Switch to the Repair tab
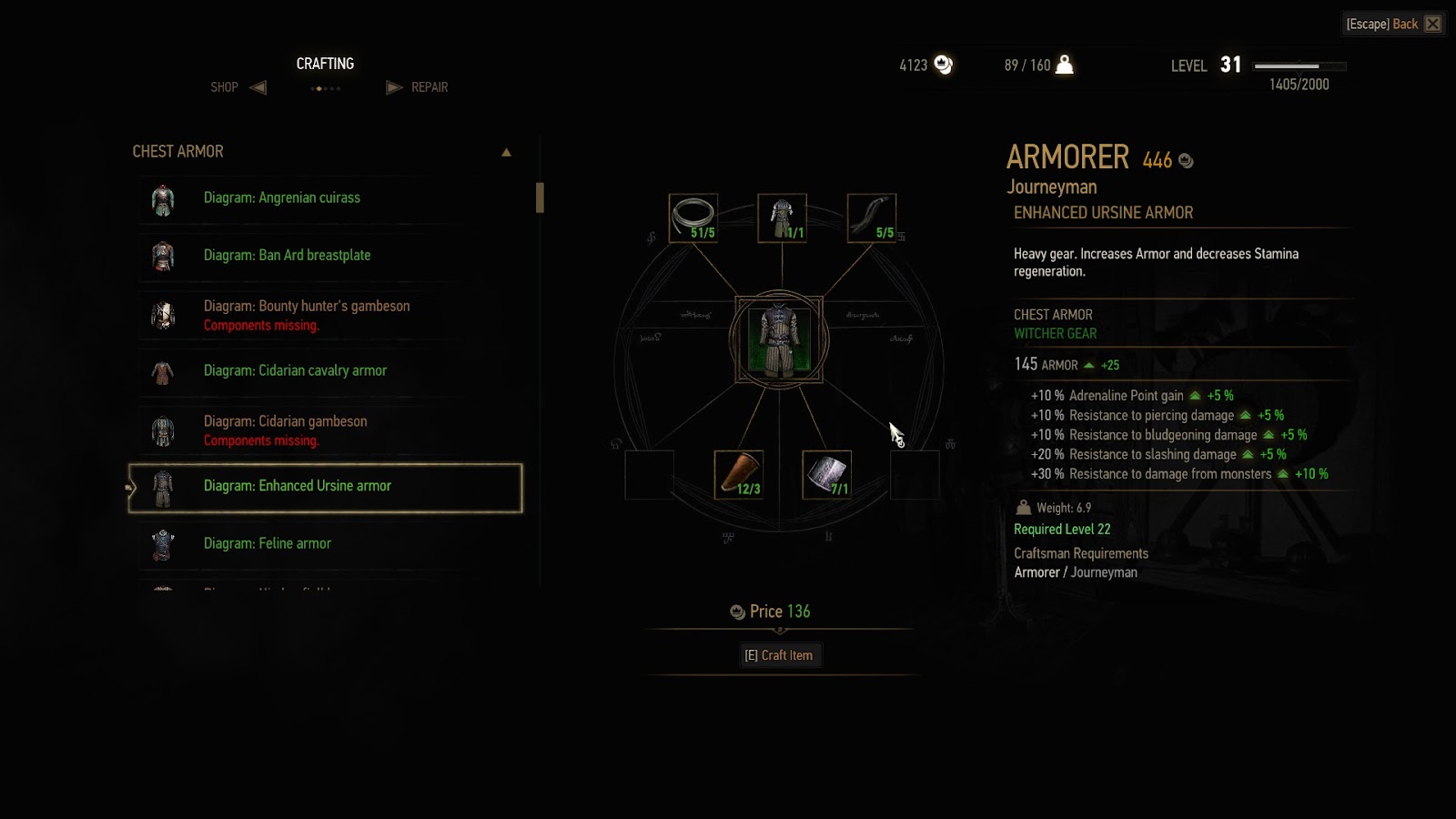This screenshot has height=819, width=1456. click(x=419, y=87)
